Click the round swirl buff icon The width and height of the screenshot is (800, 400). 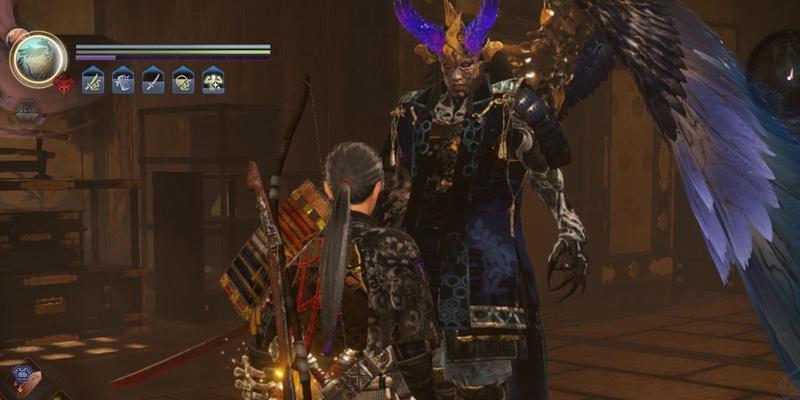tap(183, 80)
